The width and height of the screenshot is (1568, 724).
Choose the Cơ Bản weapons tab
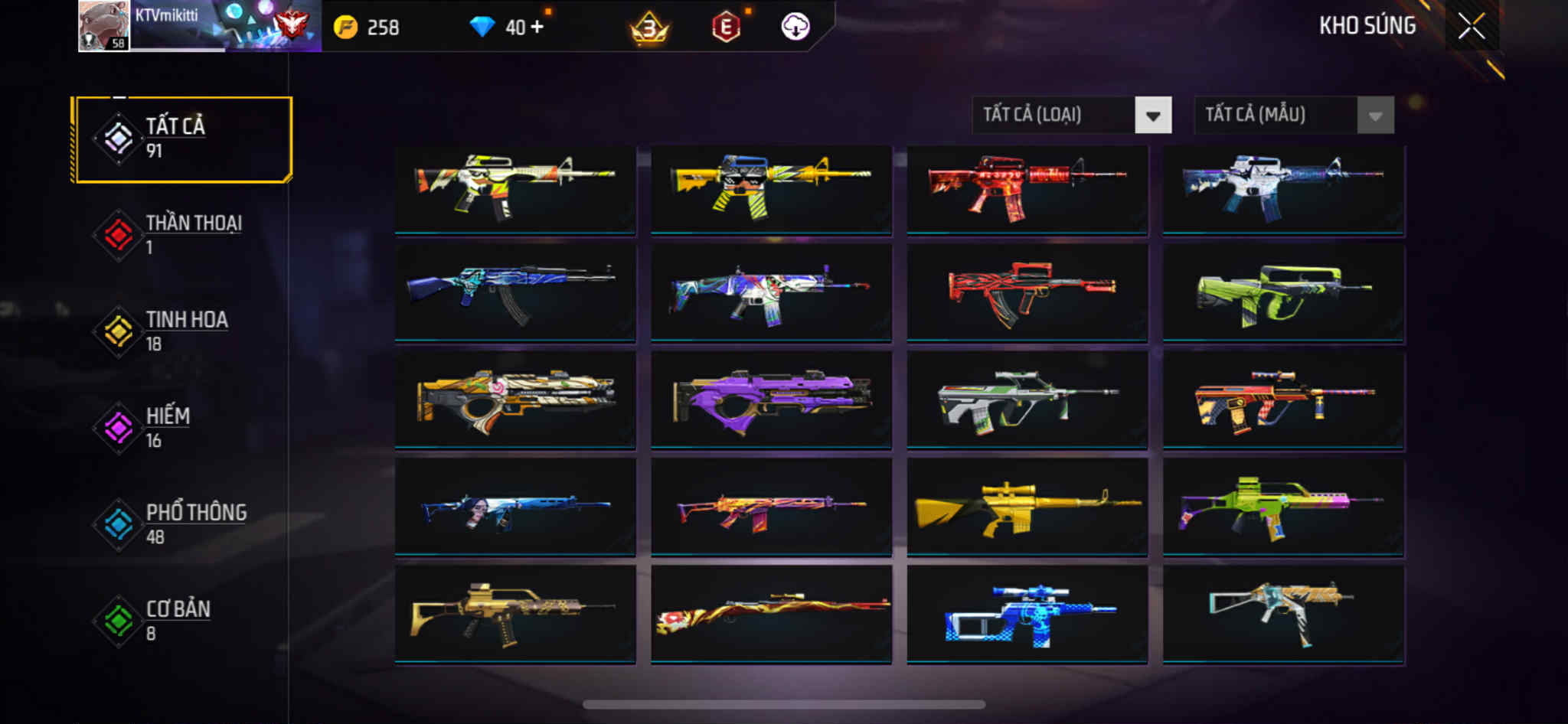coord(182,621)
